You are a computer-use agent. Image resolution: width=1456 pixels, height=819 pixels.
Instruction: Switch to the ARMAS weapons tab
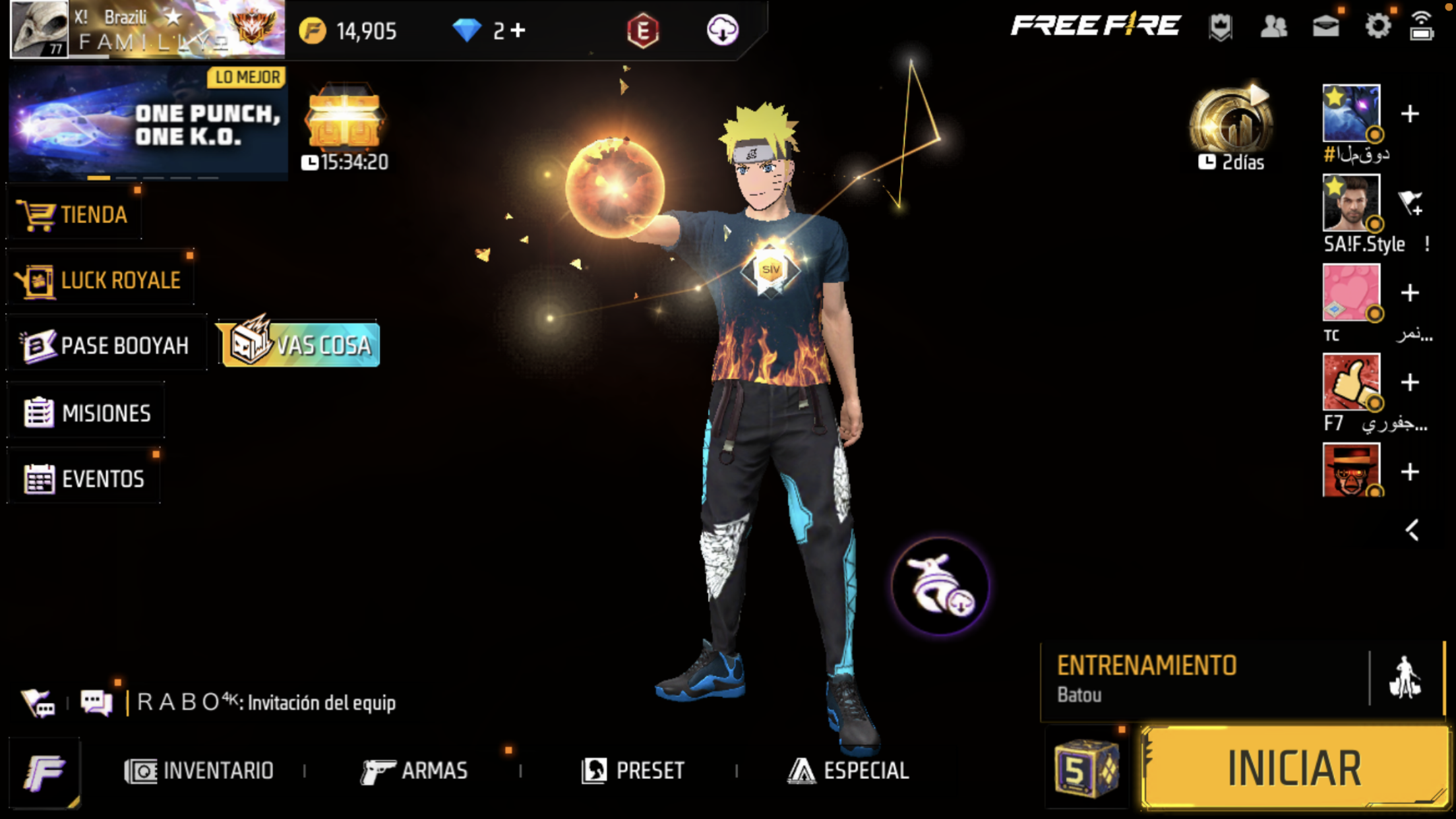tap(415, 770)
